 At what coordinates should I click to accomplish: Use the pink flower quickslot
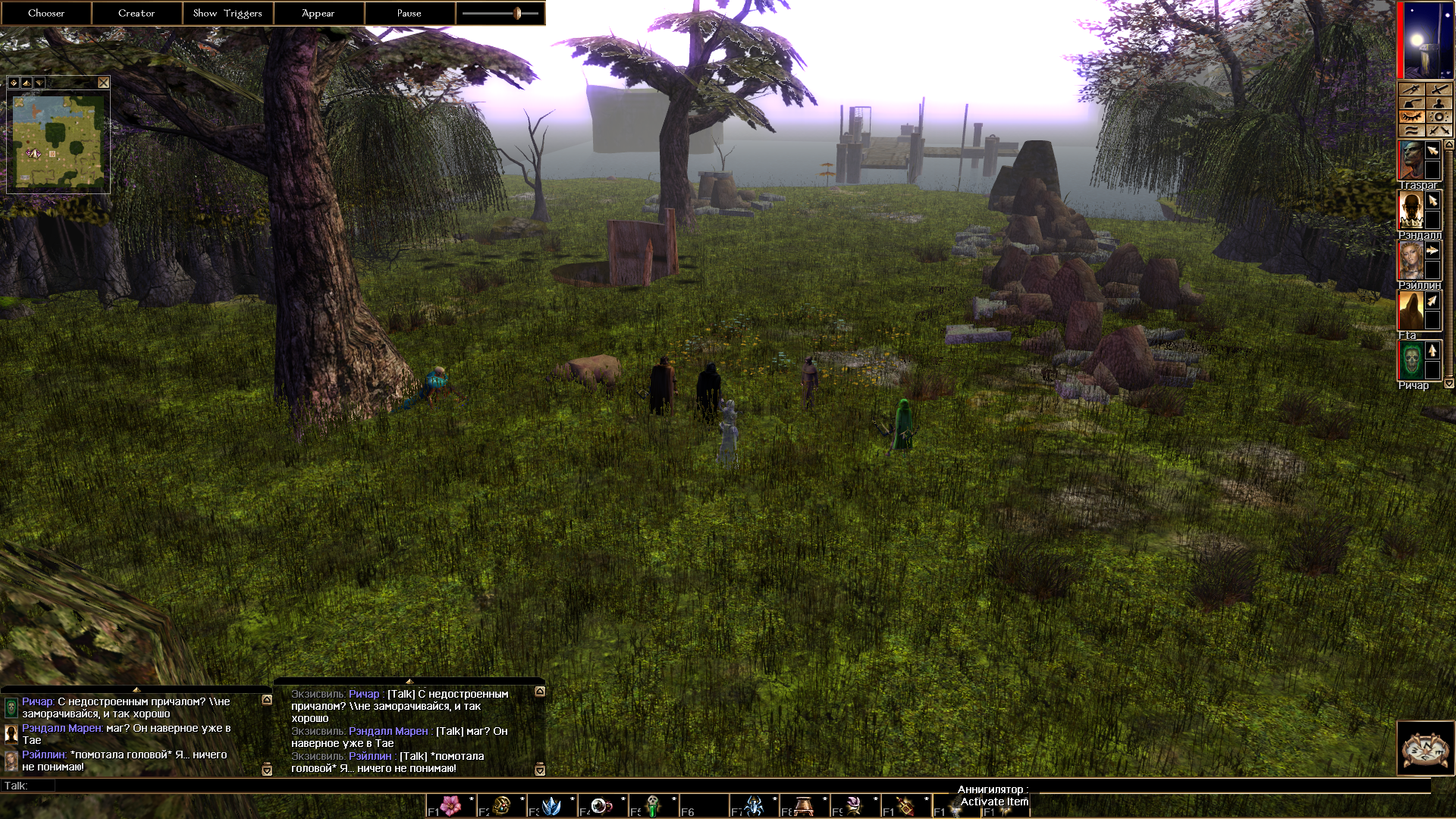[451, 805]
